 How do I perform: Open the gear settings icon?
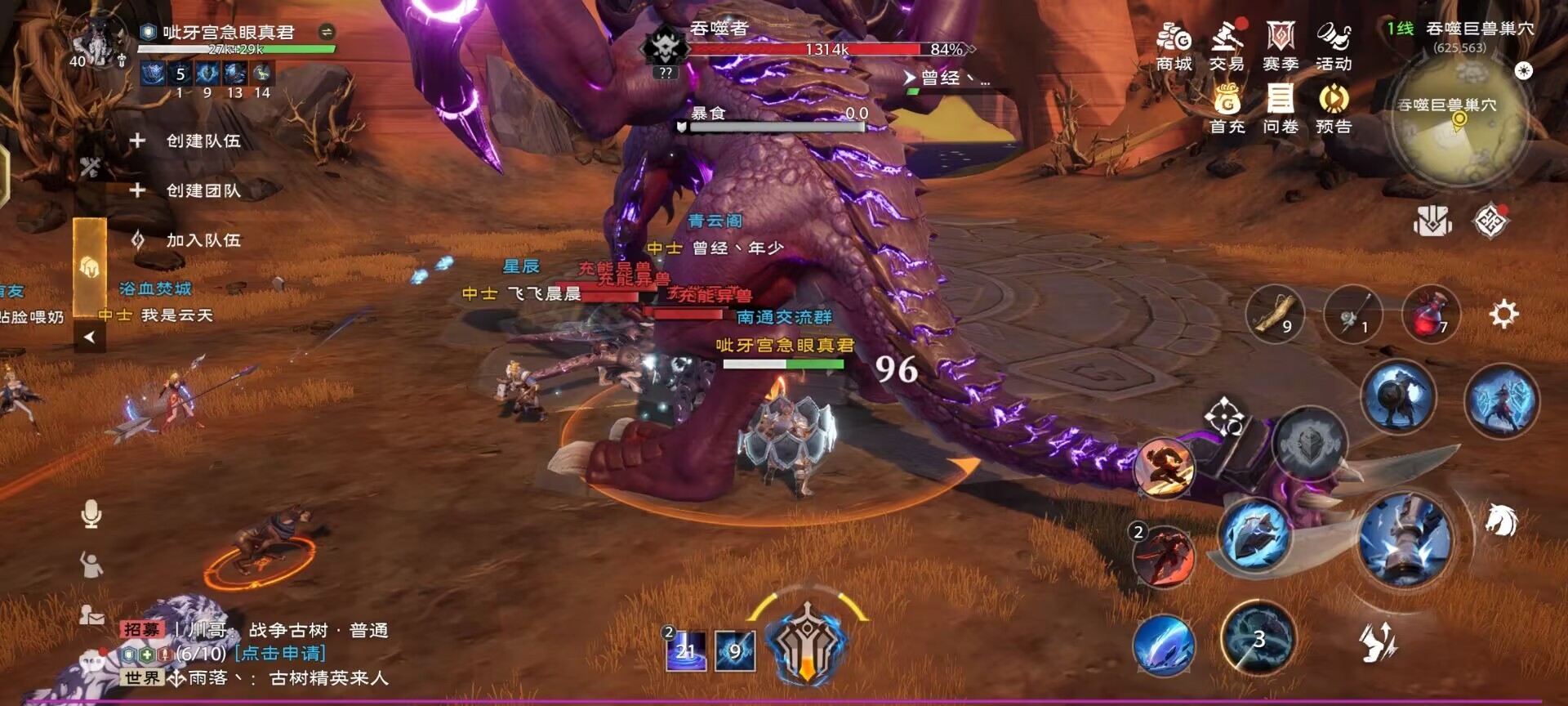pos(1503,314)
